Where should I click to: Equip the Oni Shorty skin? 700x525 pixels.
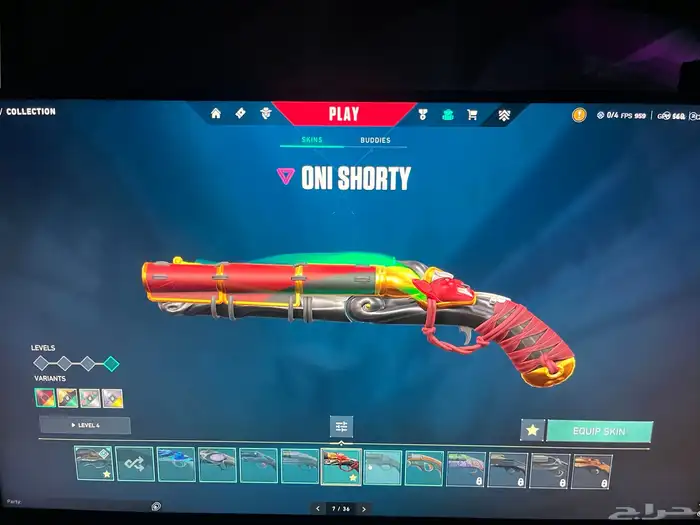(x=599, y=431)
